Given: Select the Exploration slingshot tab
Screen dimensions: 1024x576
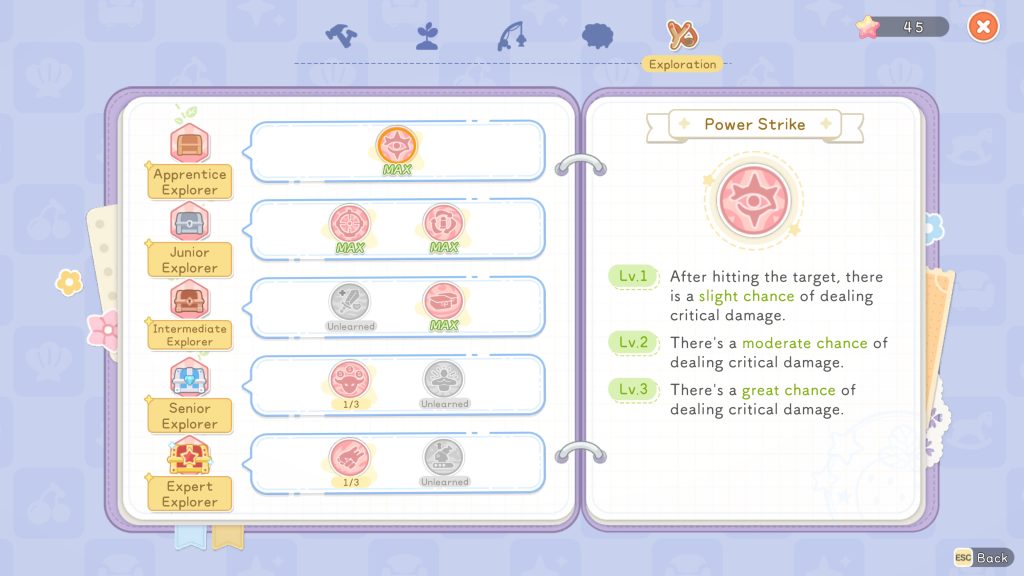Looking at the screenshot, I should pyautogui.click(x=684, y=36).
